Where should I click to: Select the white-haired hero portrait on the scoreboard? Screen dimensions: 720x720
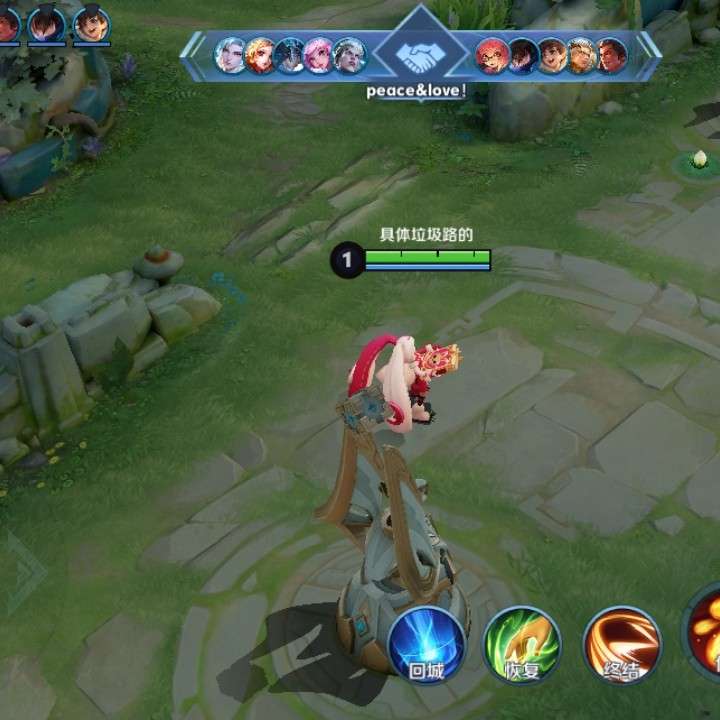(230, 55)
